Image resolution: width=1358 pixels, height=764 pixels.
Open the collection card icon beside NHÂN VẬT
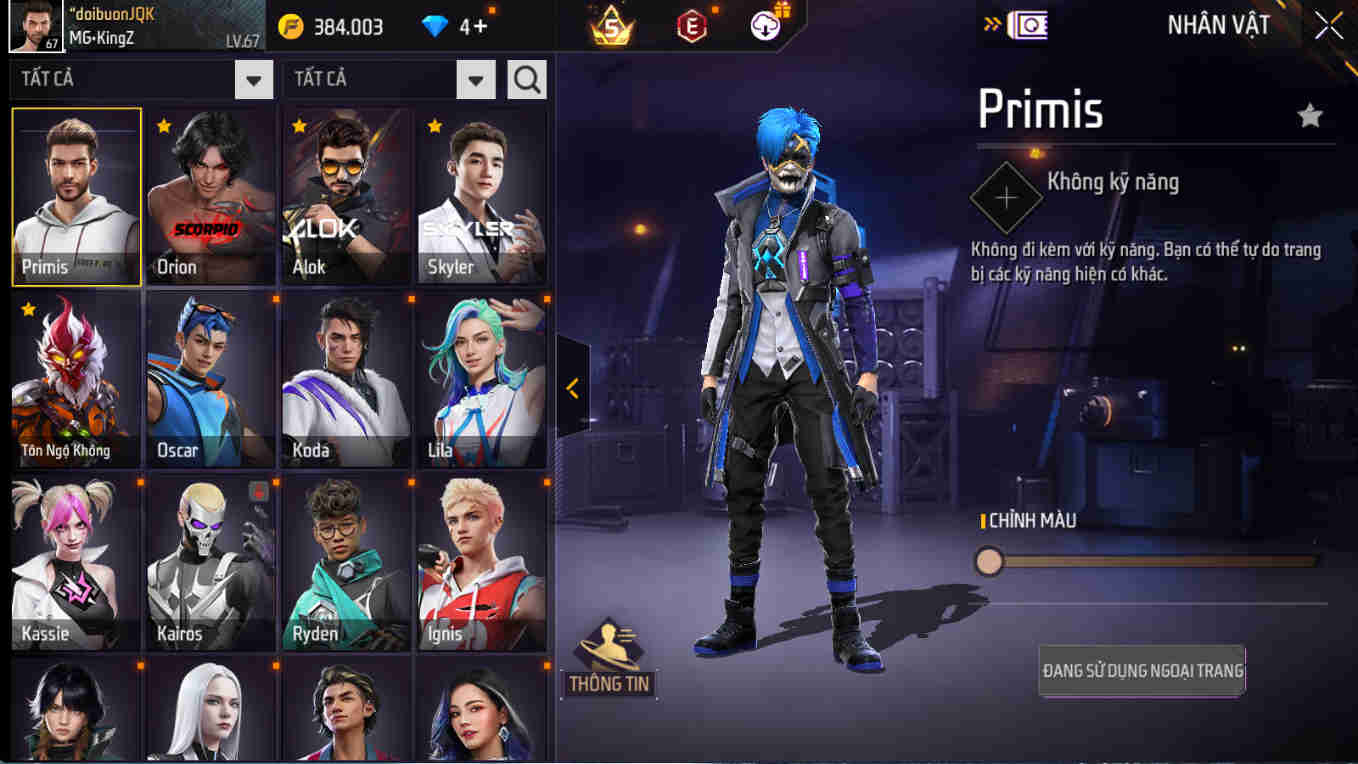coord(1027,23)
